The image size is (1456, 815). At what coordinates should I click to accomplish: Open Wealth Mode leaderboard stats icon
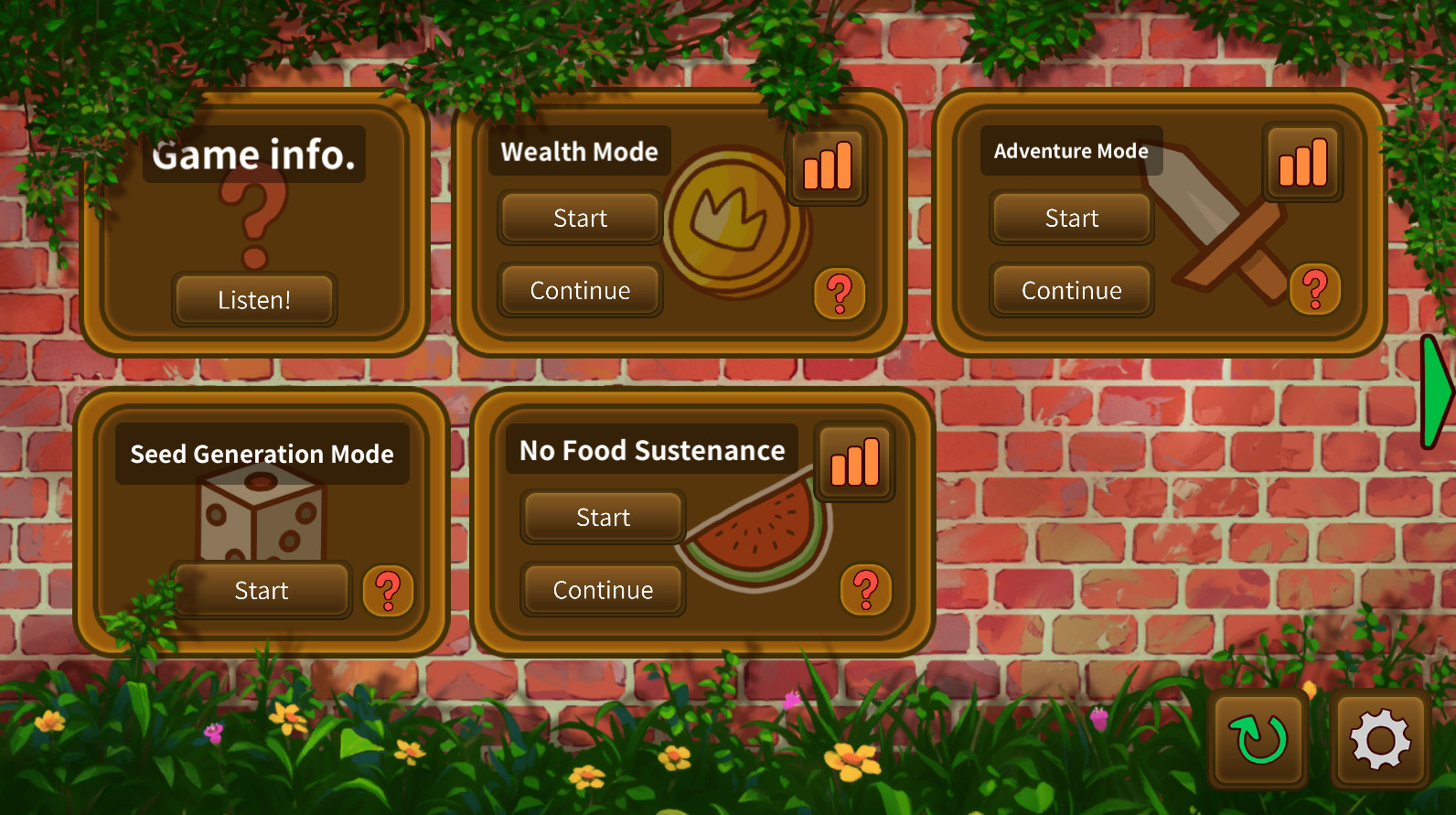pos(827,166)
